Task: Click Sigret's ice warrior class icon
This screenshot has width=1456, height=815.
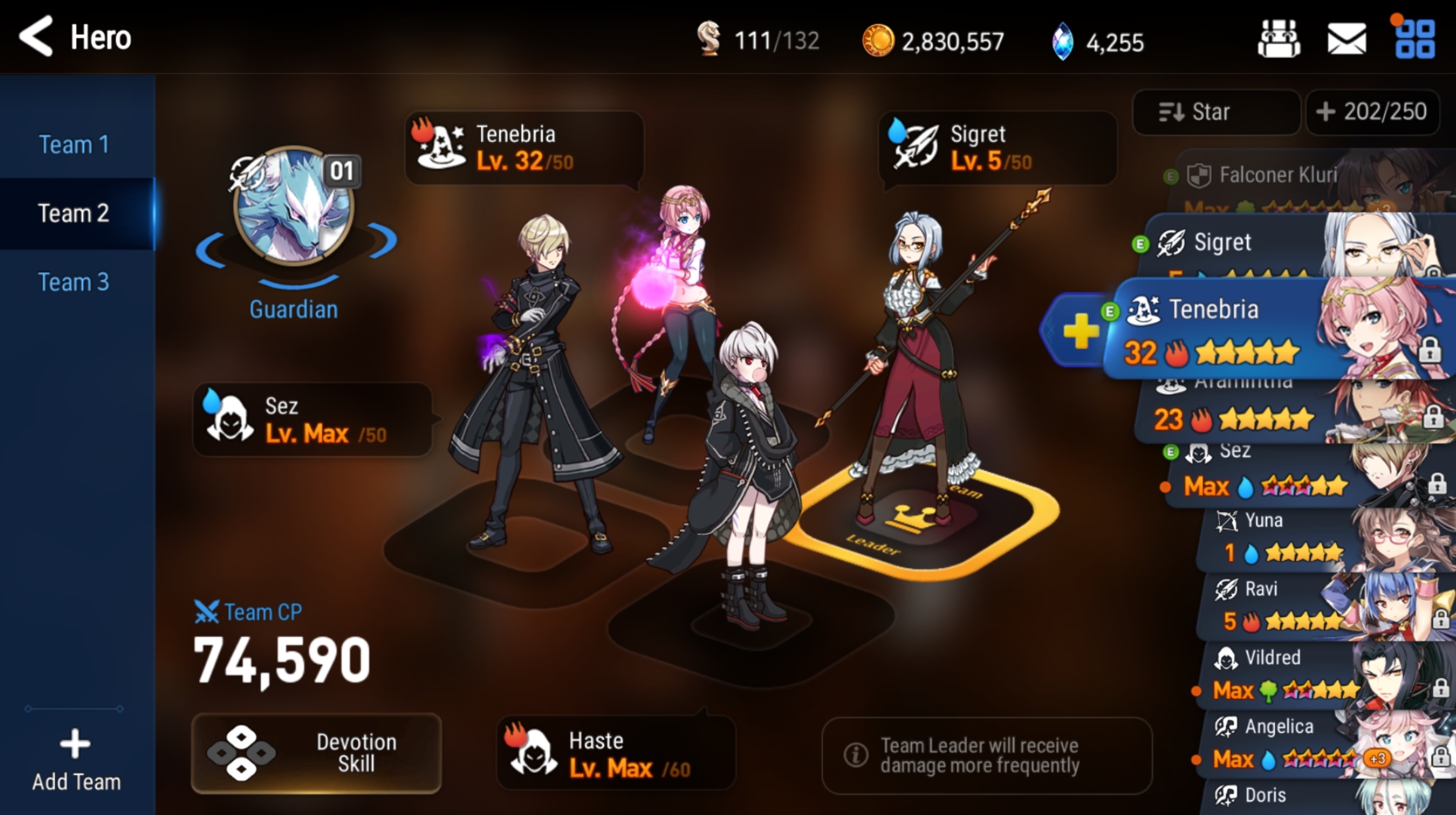Action: coord(915,144)
